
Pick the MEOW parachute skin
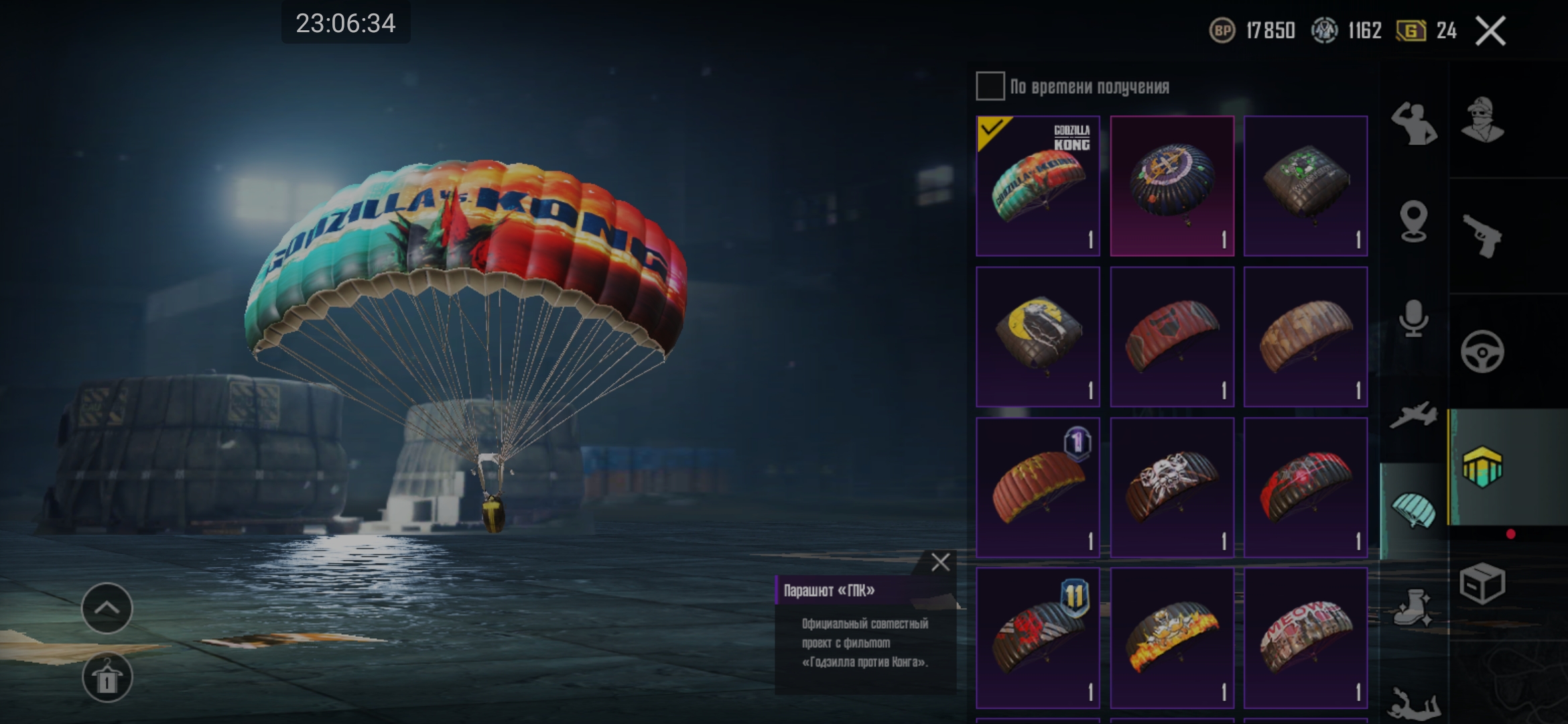1305,638
